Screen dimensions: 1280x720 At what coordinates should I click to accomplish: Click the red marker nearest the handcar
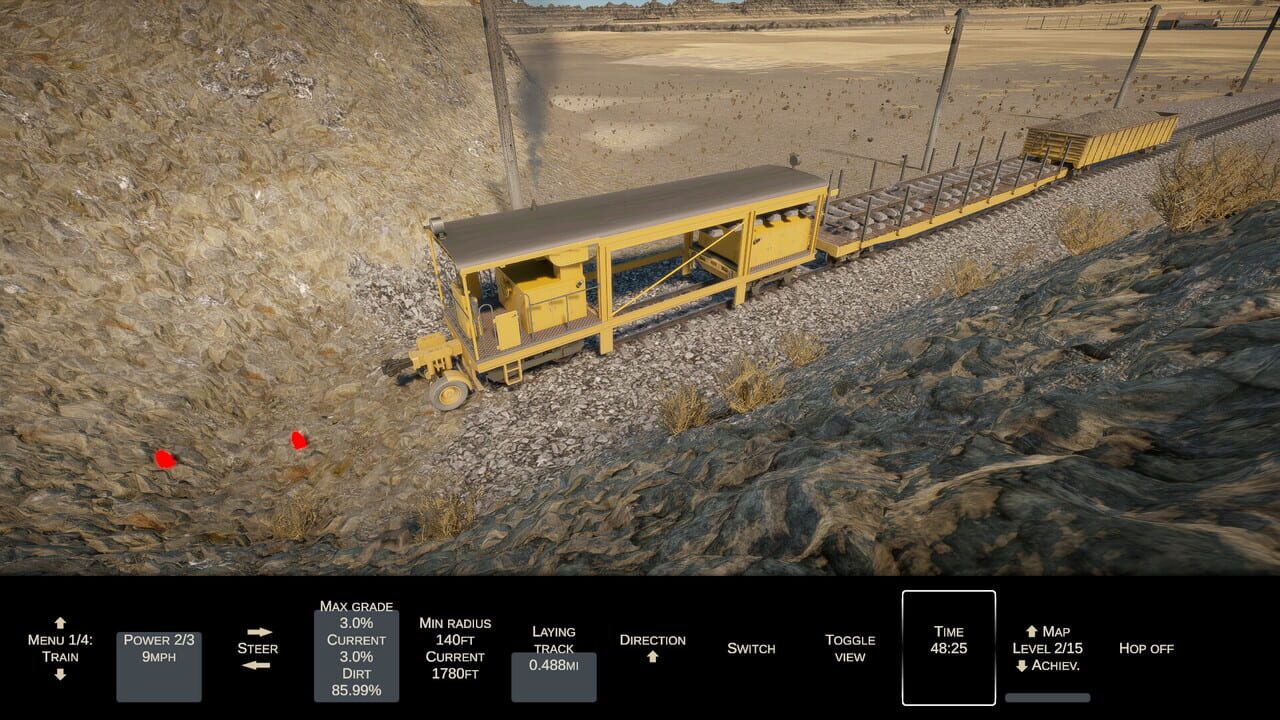(297, 440)
